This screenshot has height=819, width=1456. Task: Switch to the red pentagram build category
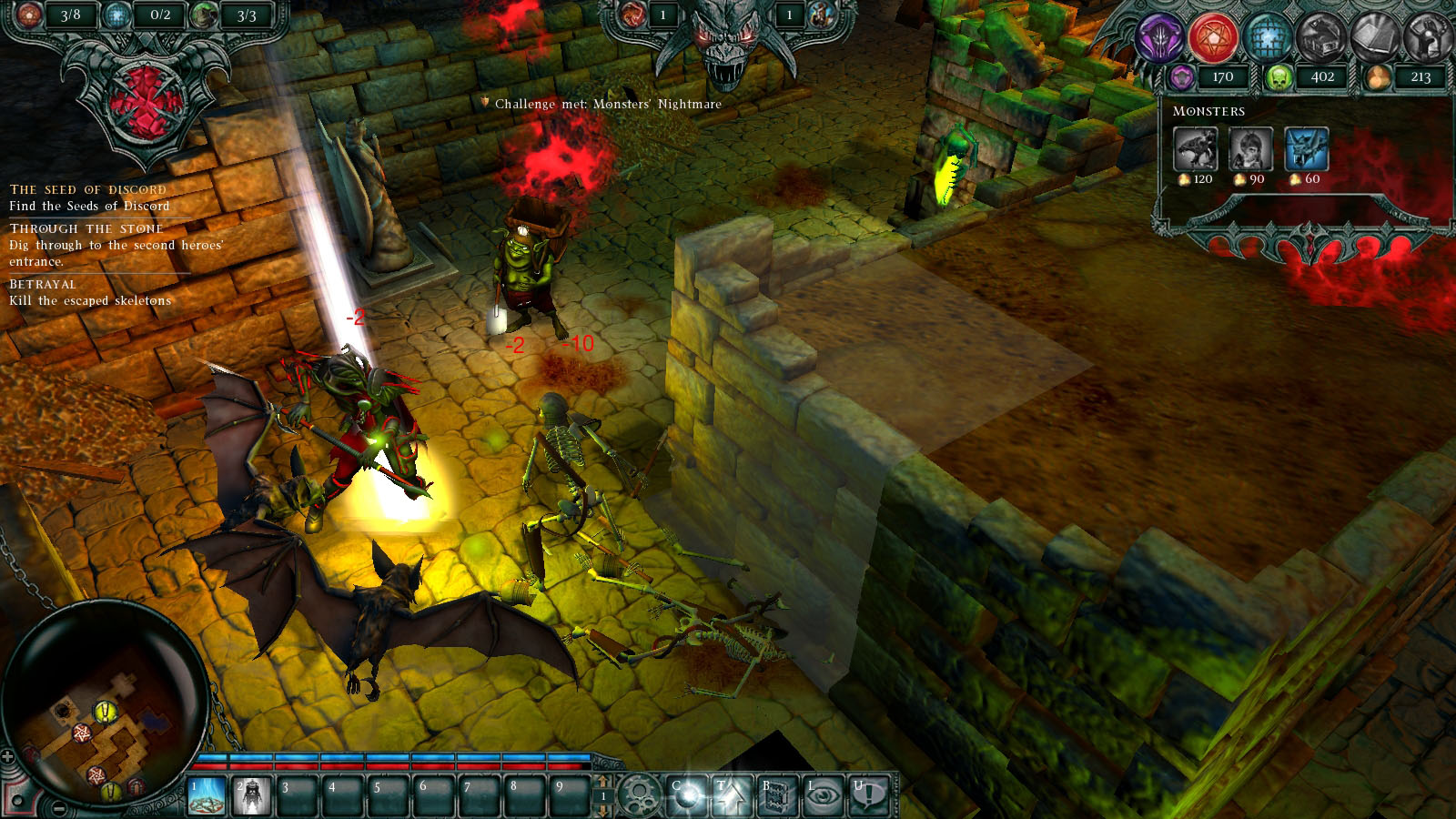(x=1214, y=38)
